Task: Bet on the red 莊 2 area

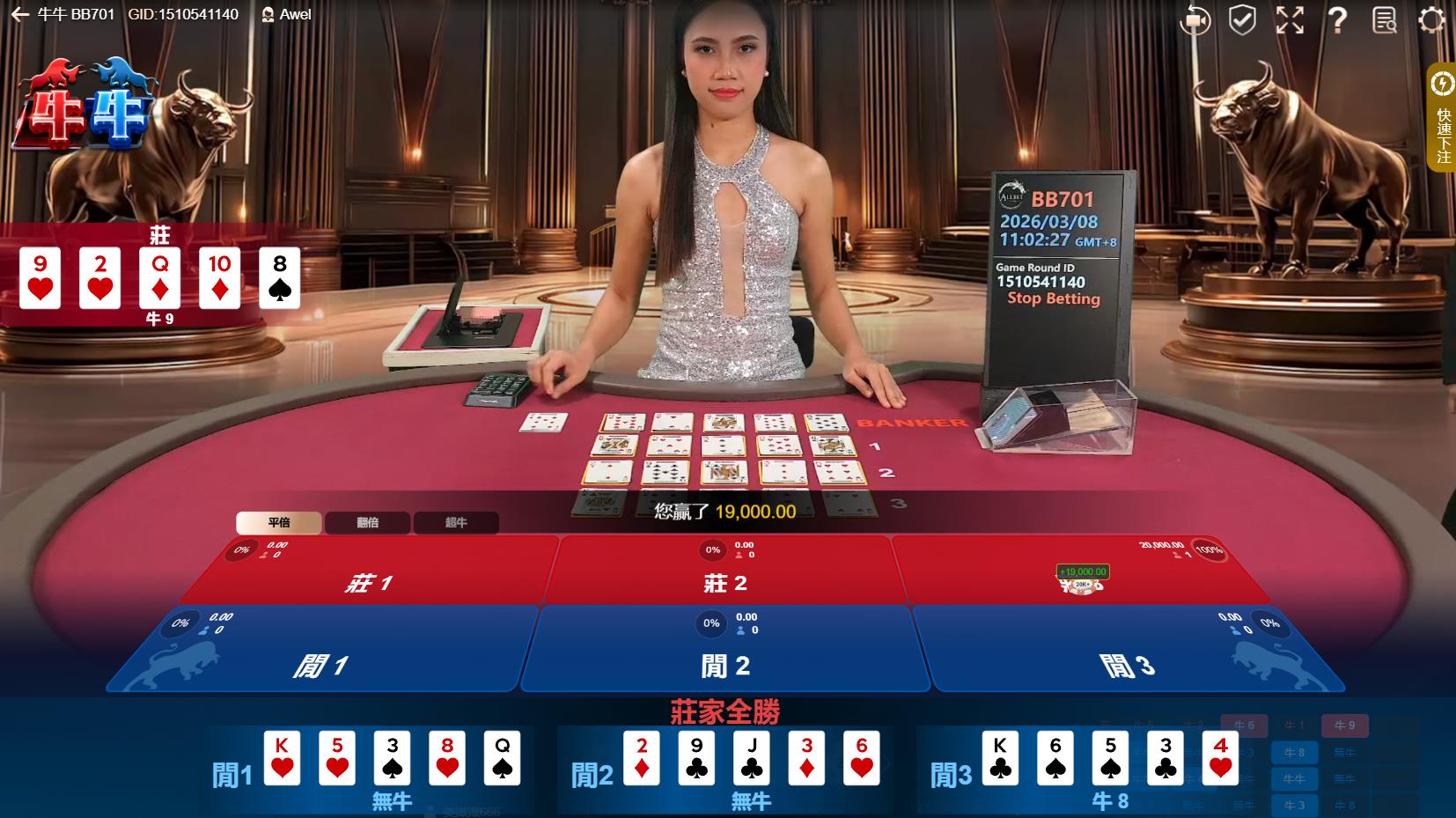Action: (726, 577)
